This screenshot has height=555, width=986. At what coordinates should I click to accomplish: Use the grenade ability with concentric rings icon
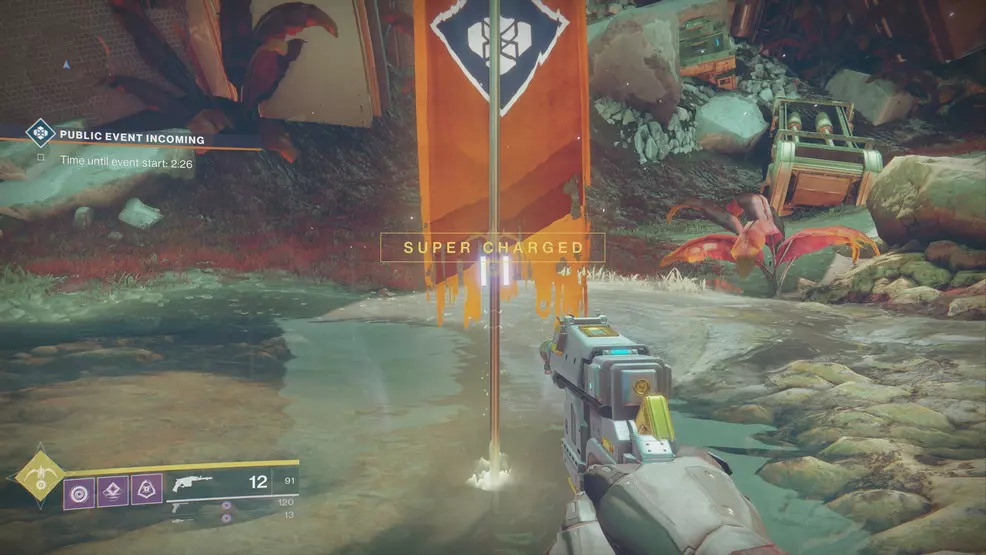(80, 490)
